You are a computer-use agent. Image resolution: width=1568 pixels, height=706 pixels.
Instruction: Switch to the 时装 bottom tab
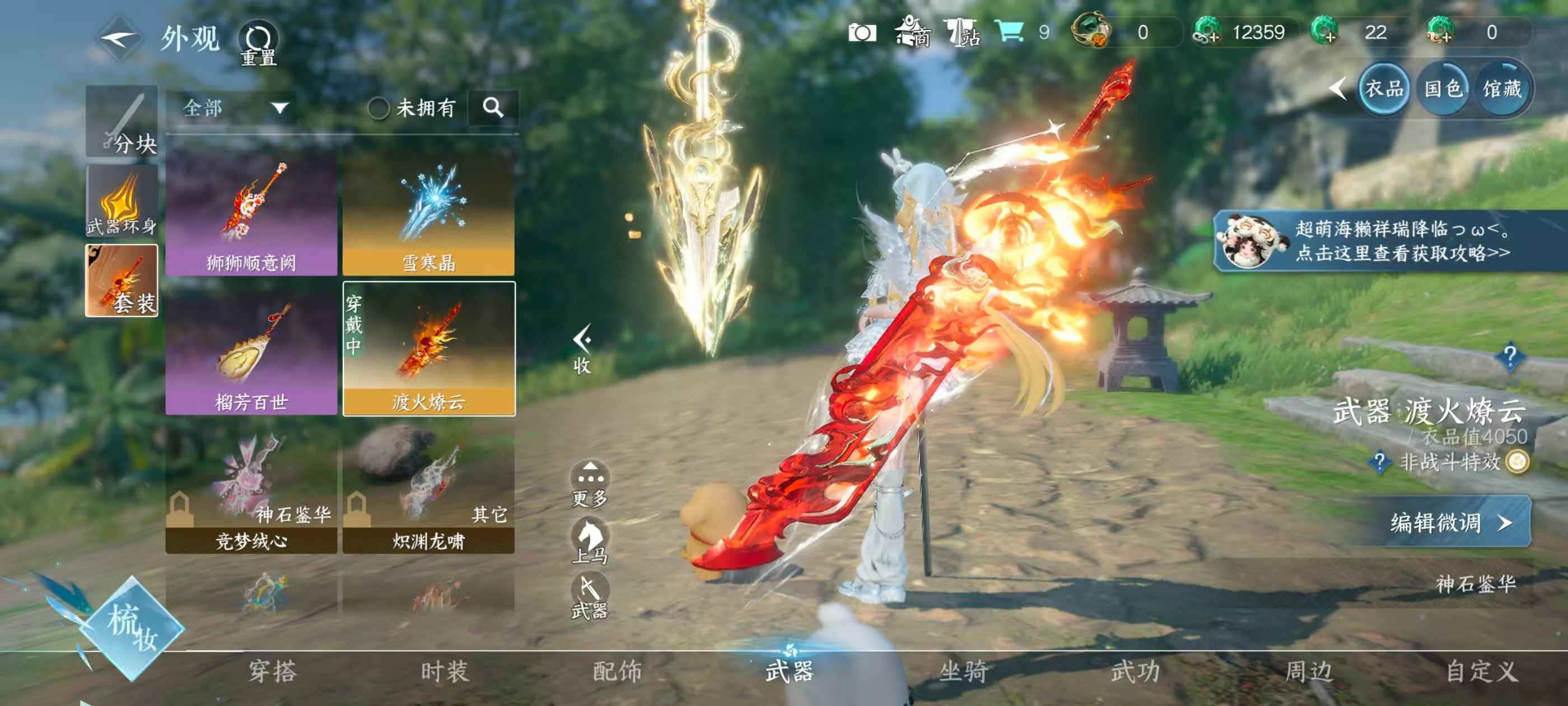(444, 672)
